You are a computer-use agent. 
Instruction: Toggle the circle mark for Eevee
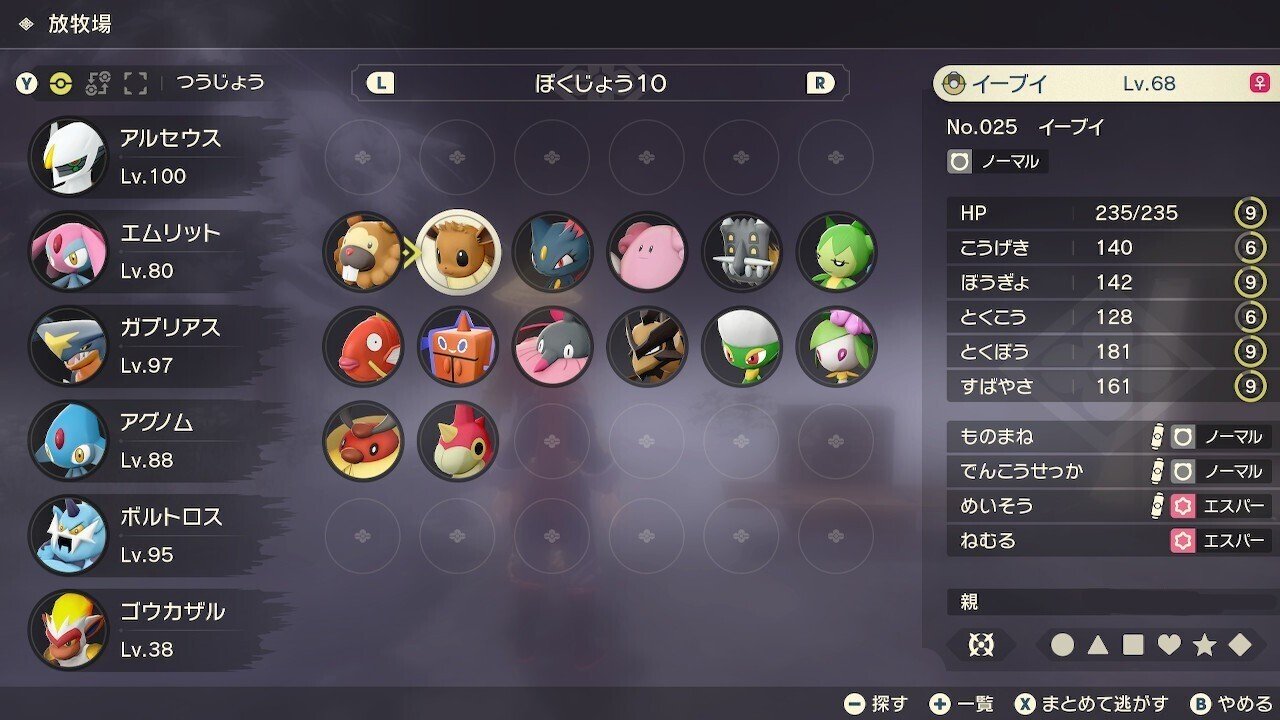[1063, 645]
